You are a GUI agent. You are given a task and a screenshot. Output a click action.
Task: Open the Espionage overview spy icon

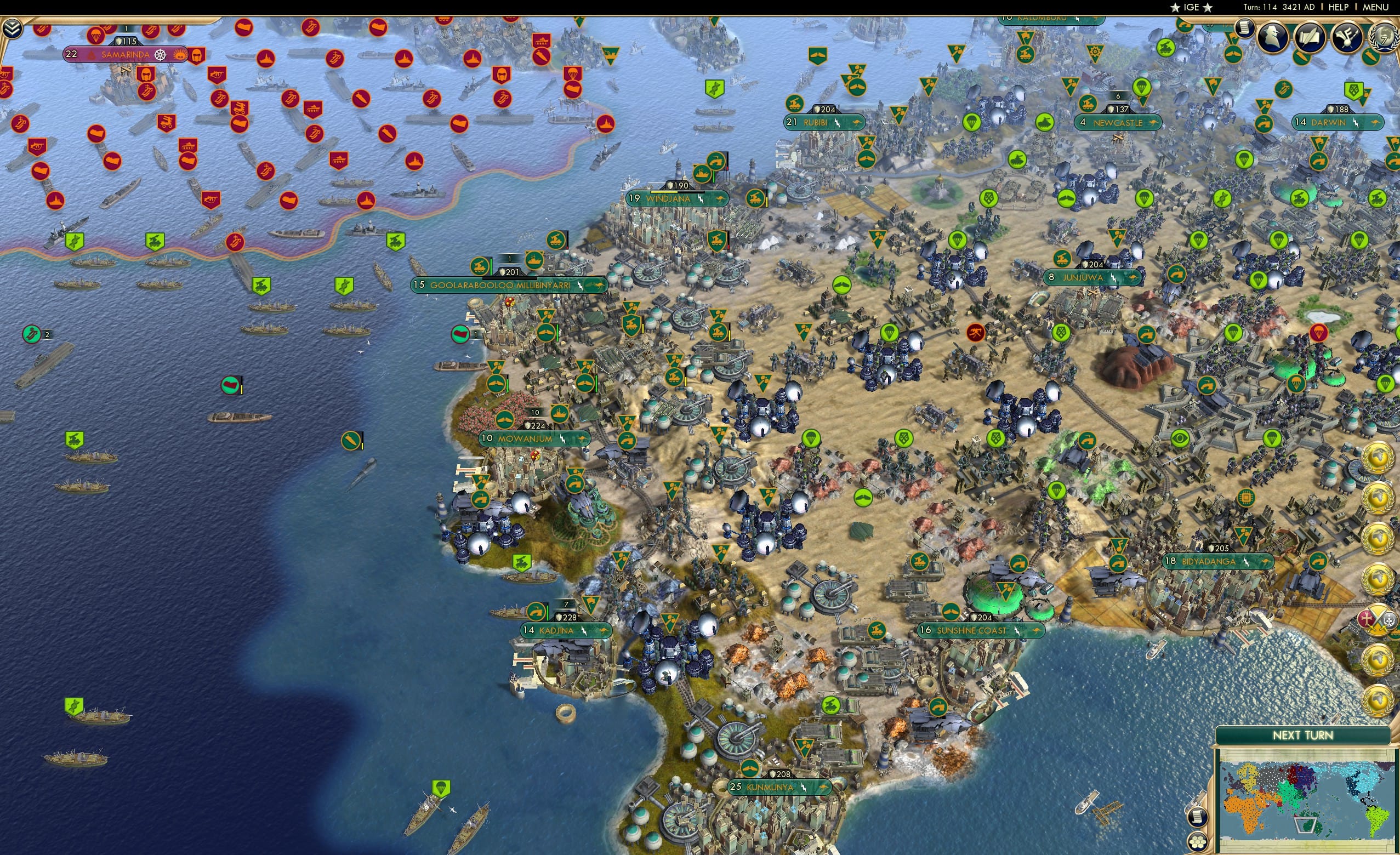(x=1274, y=38)
